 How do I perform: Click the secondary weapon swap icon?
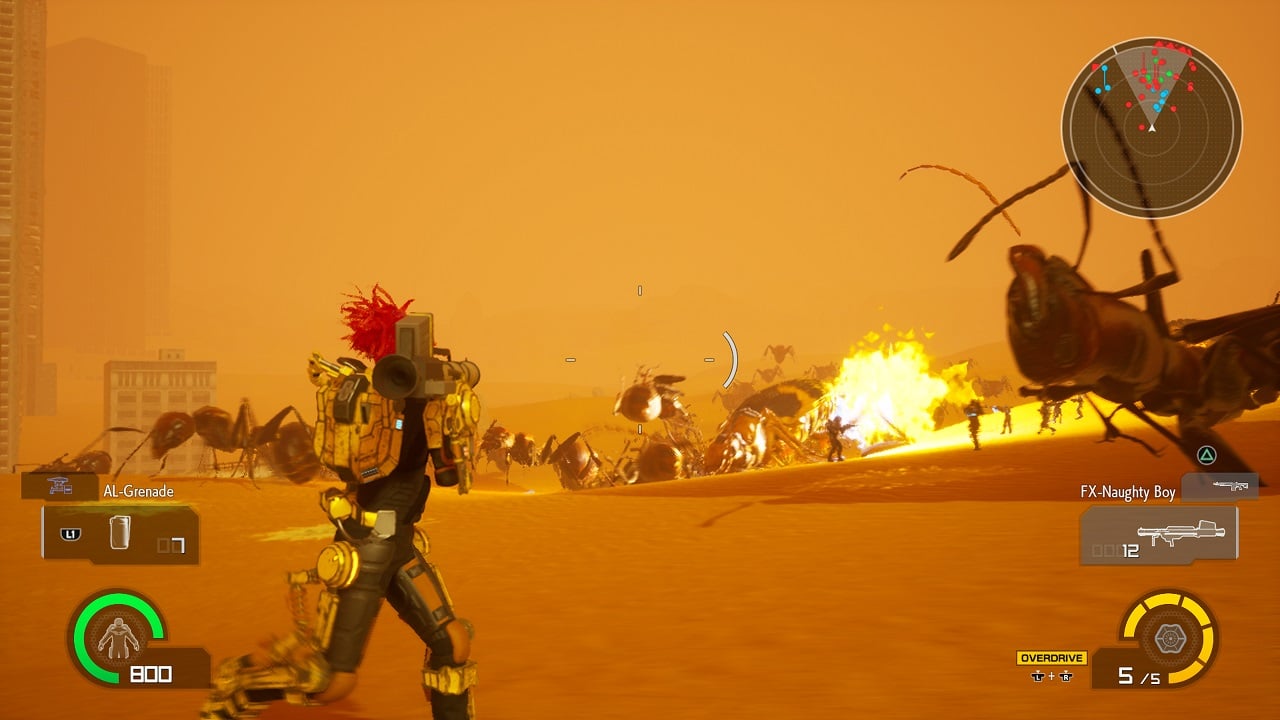(x=1220, y=486)
